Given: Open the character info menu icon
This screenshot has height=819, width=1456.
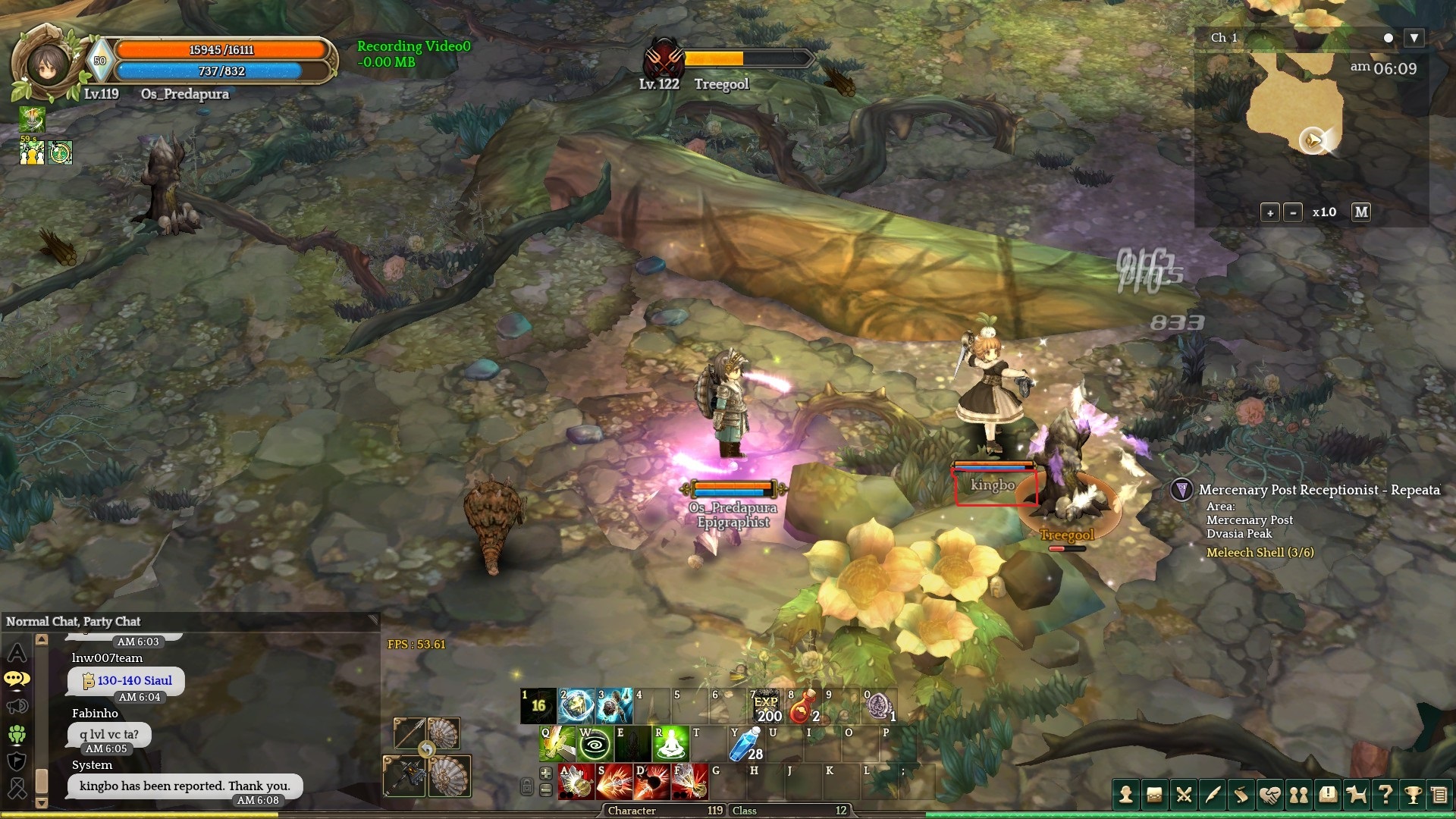Looking at the screenshot, I should [x=1126, y=795].
